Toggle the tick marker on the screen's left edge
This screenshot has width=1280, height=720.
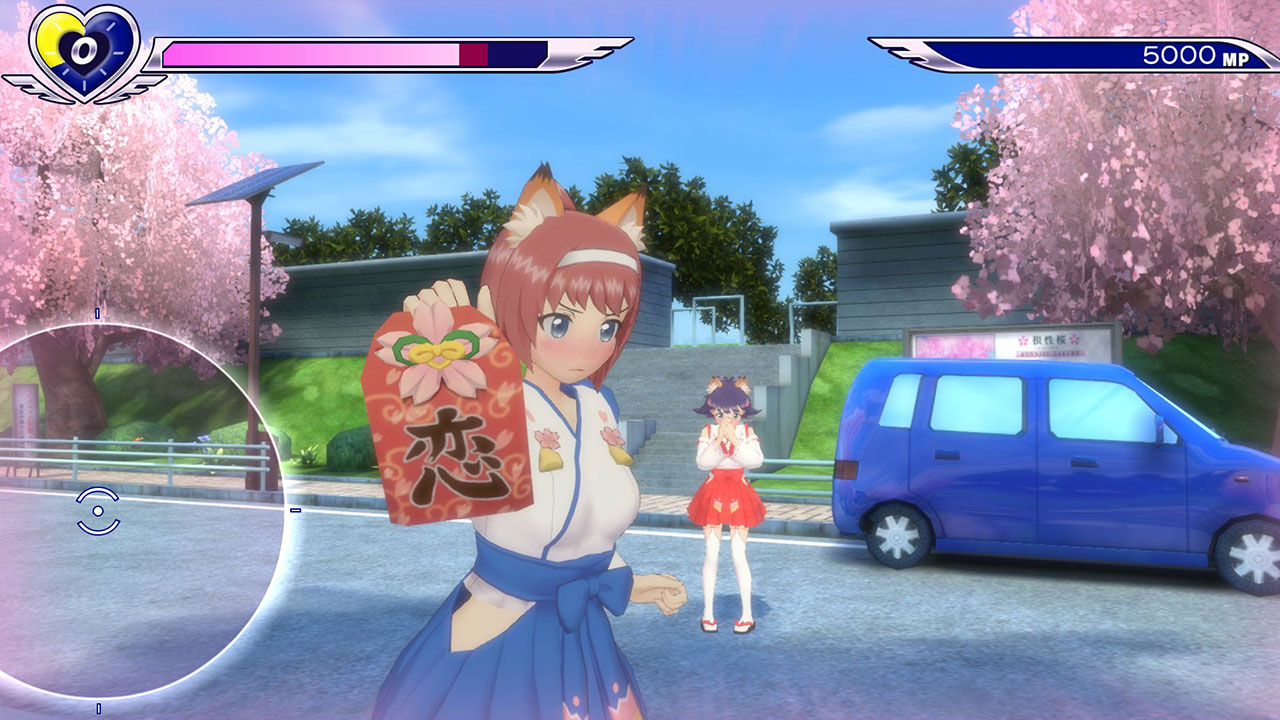(293, 510)
